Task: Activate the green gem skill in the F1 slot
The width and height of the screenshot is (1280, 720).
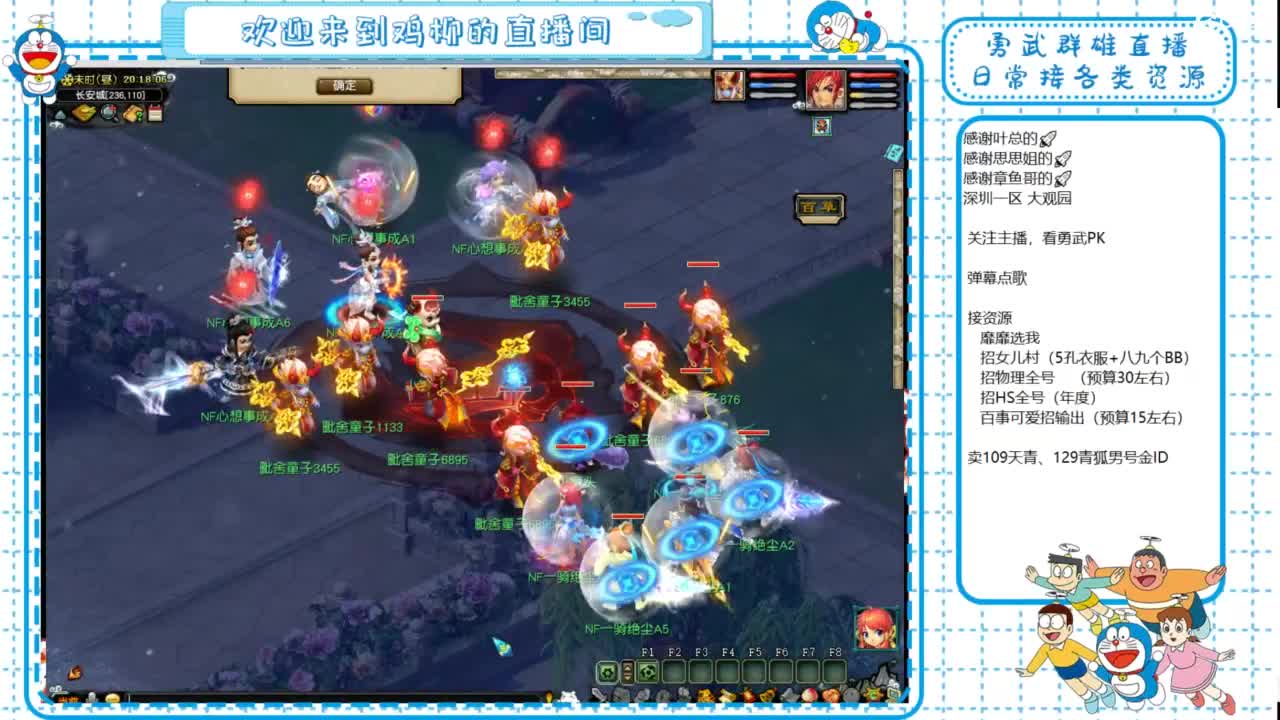Action: pos(646,671)
